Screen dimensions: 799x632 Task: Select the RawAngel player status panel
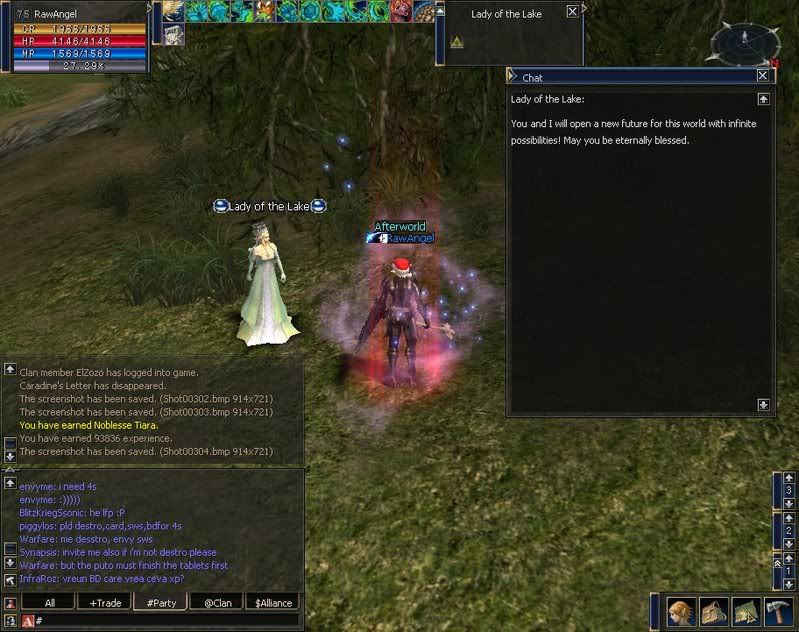80,37
